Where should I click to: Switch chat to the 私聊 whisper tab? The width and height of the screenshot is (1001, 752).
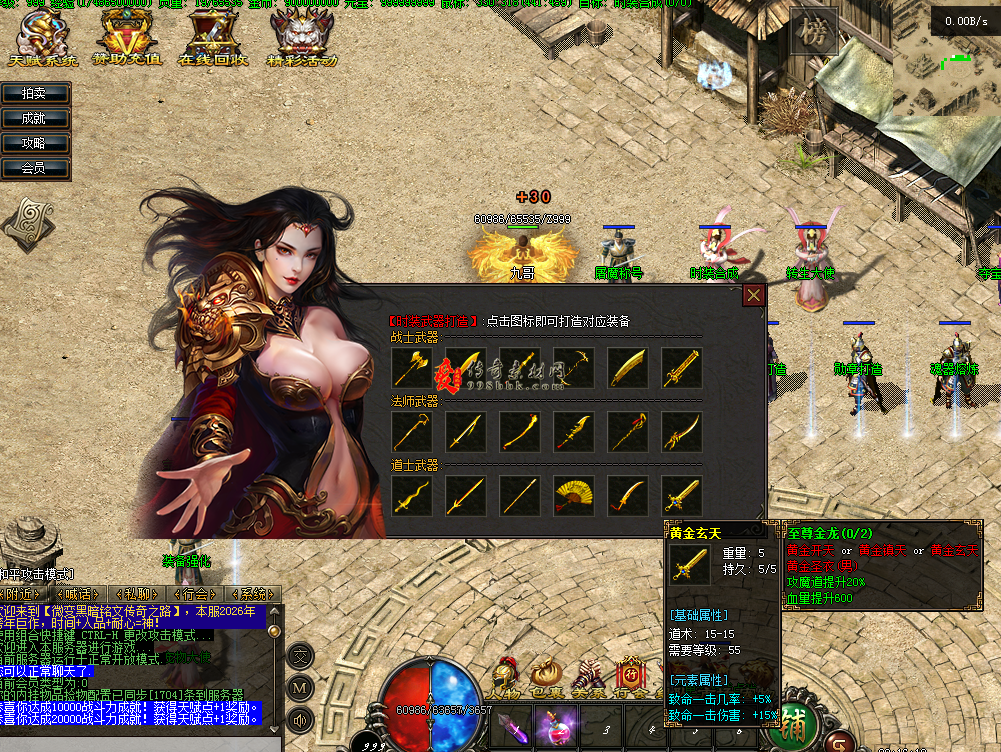(x=137, y=594)
